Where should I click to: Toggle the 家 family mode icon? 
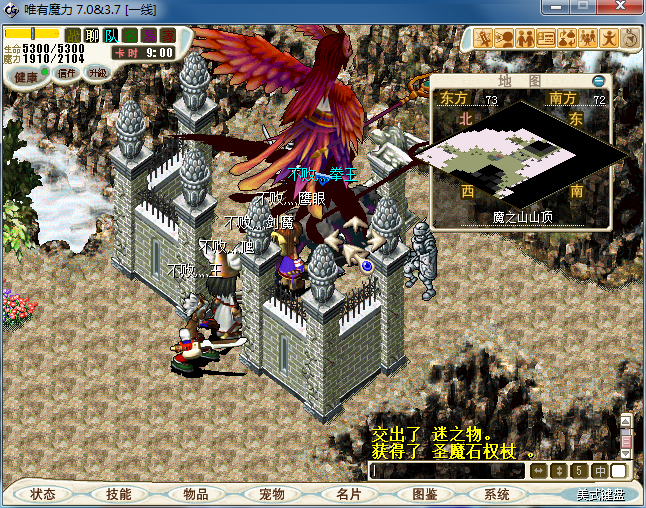point(168,35)
